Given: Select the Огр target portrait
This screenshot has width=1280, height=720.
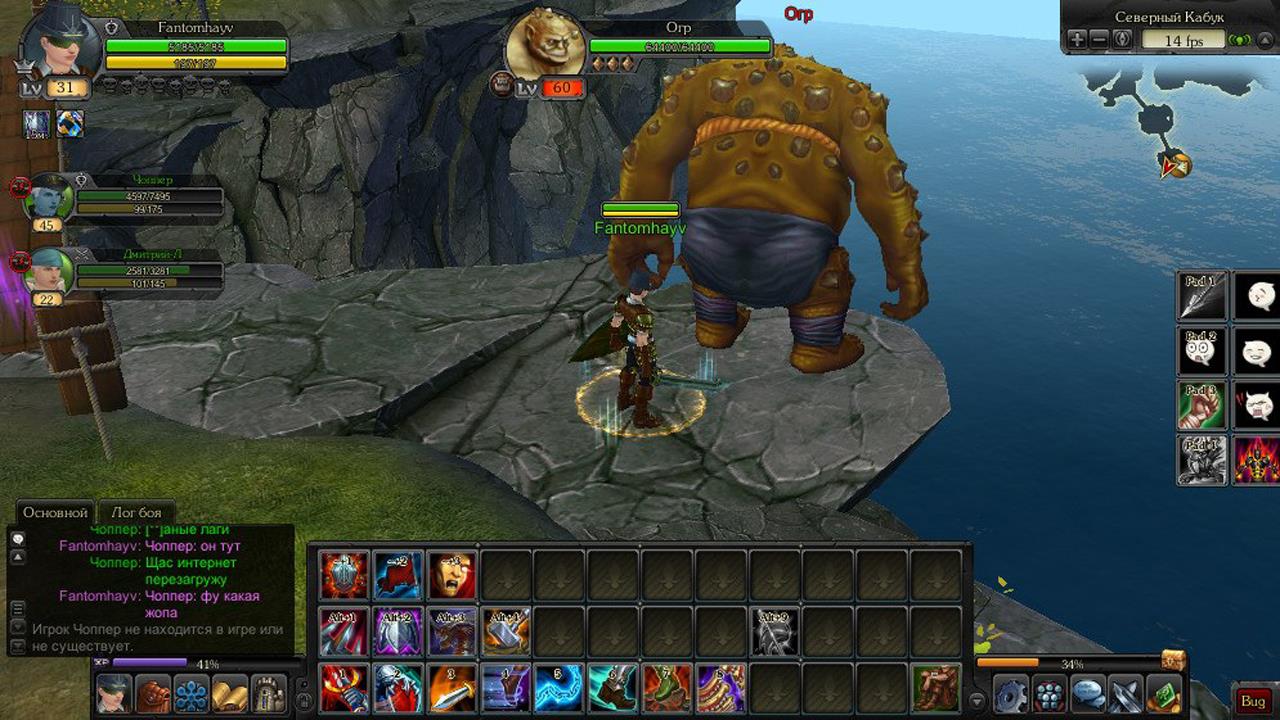Looking at the screenshot, I should coord(544,49).
